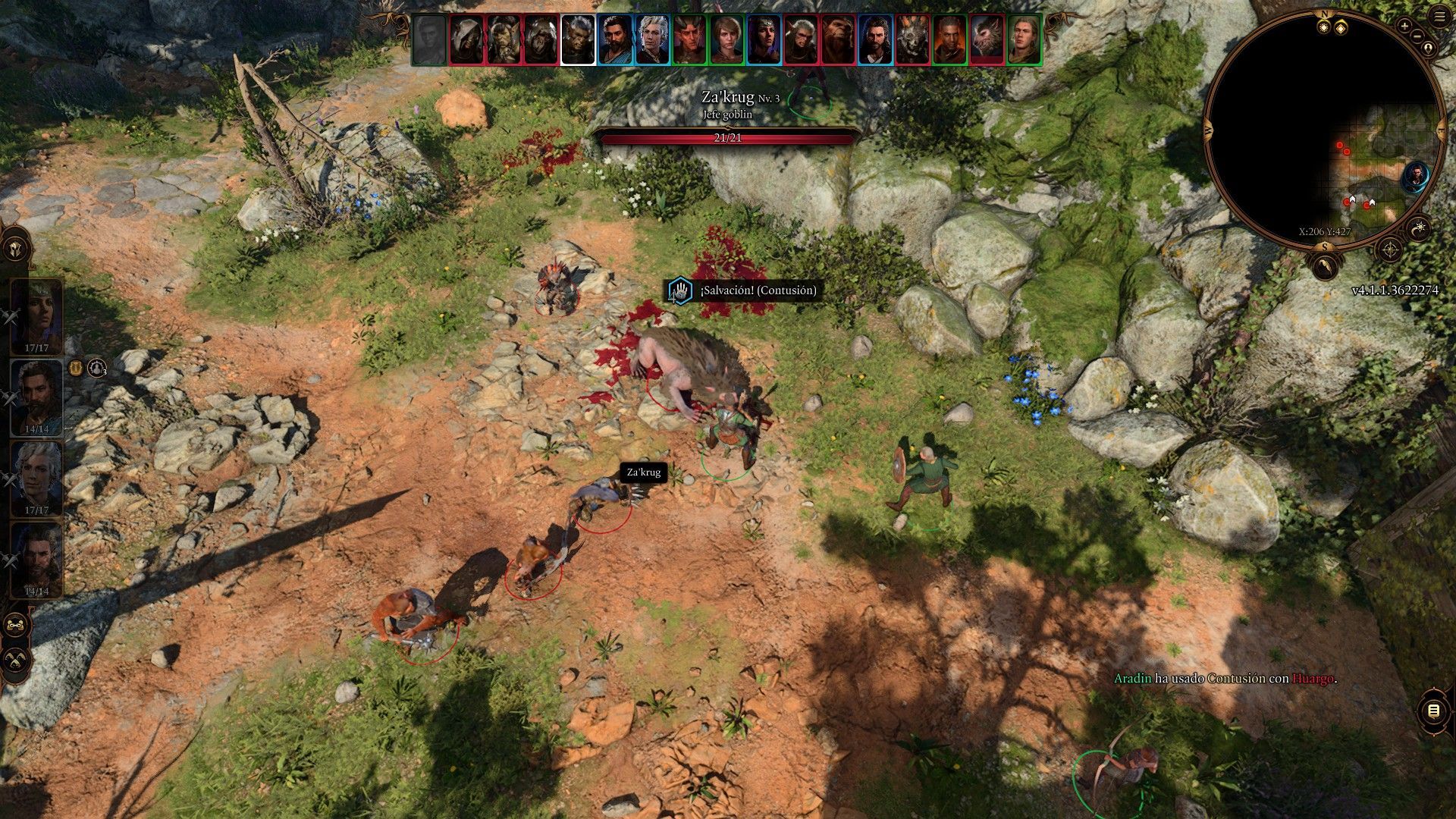Click the sun and moon button
Image resolution: width=1456 pixels, height=819 pixels.
1419,227
